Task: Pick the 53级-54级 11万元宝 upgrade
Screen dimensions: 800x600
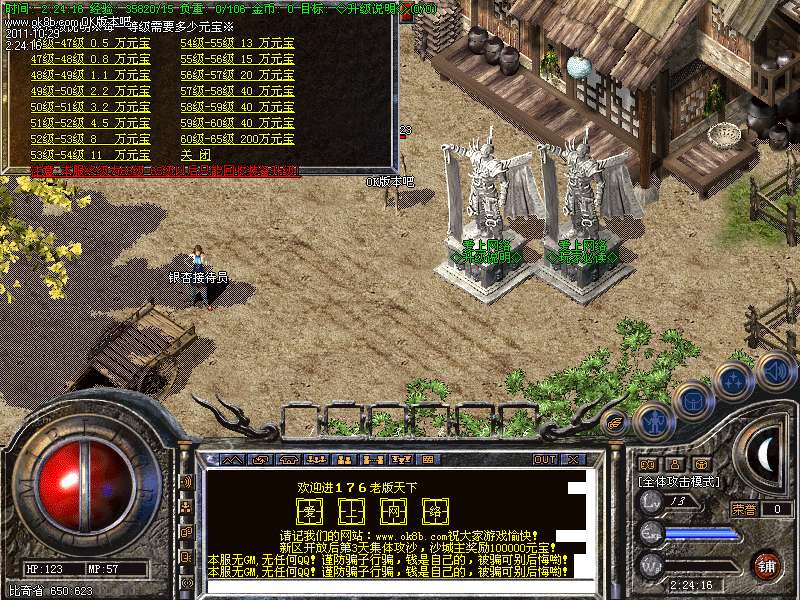Action: point(90,155)
